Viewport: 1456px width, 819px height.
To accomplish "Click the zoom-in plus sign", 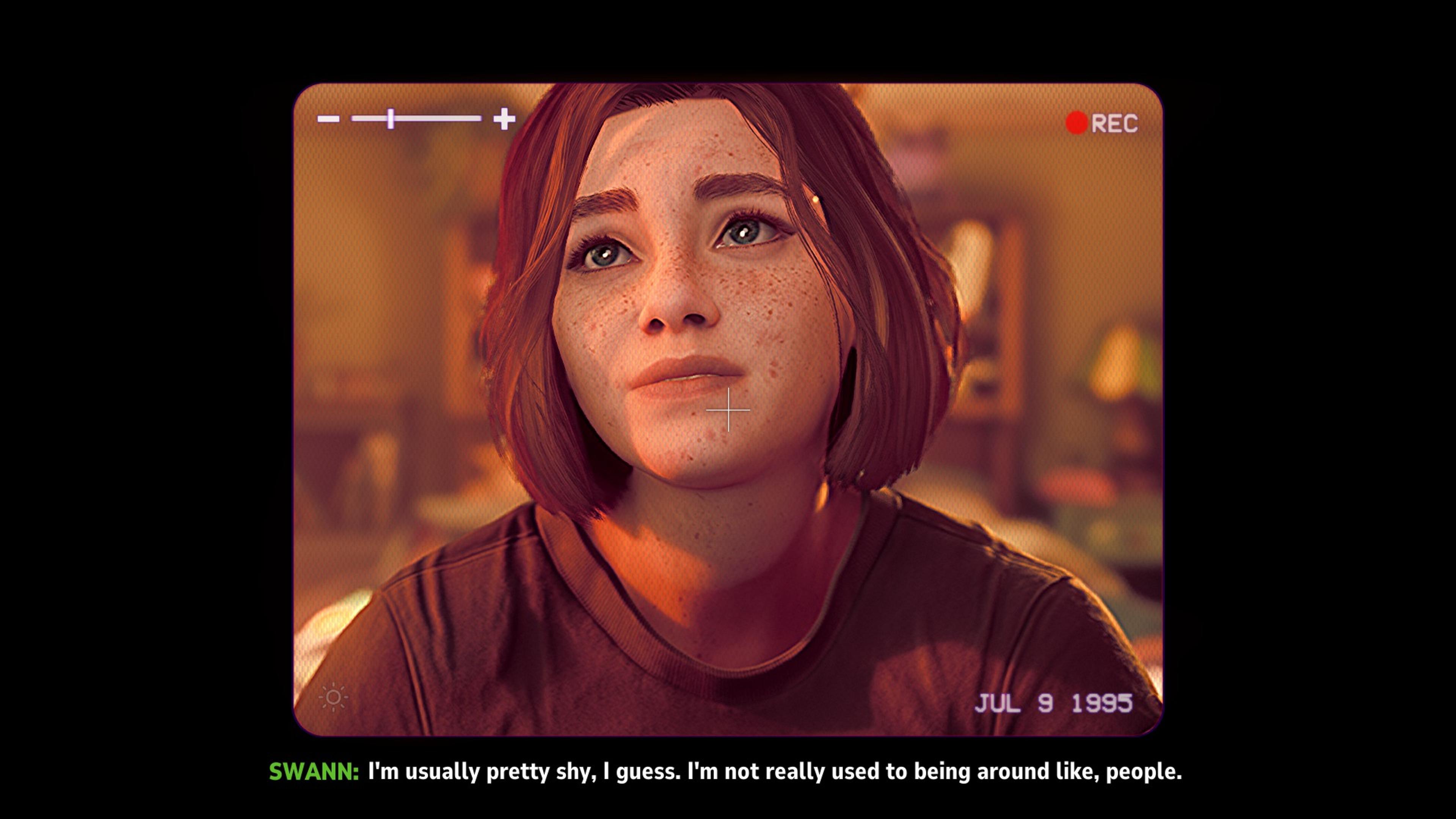I will (504, 119).
